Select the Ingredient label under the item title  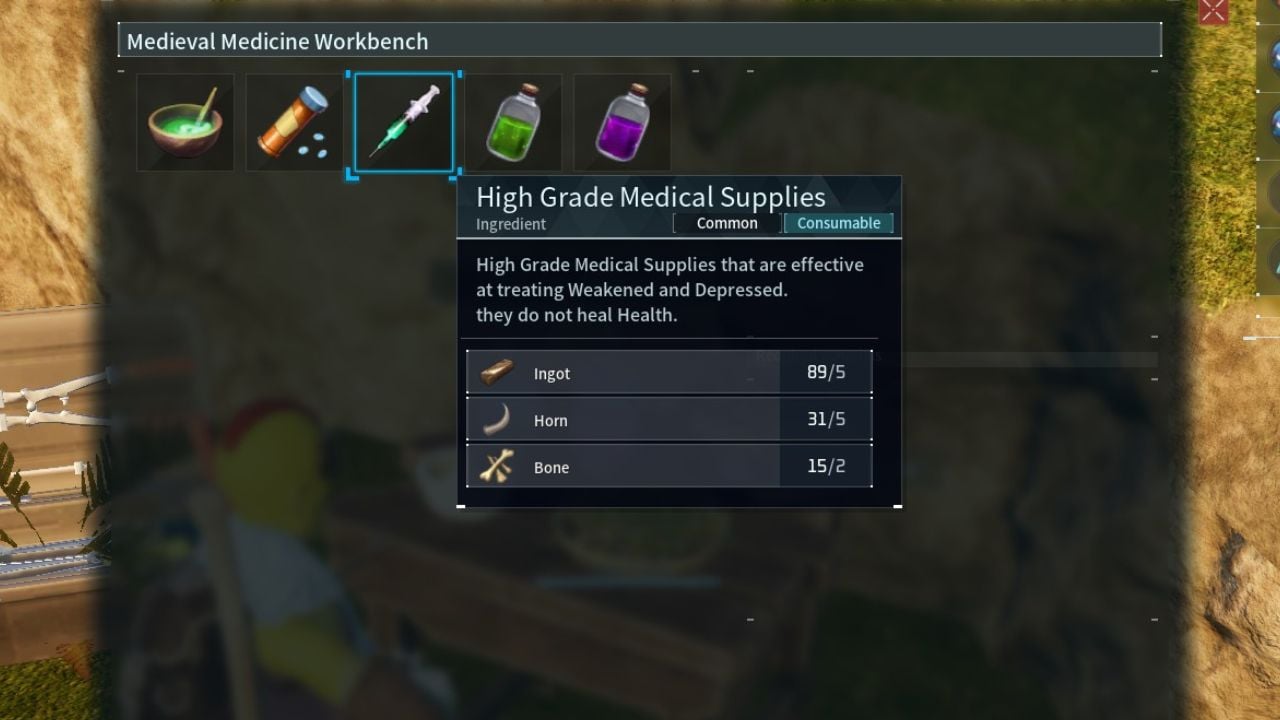(x=510, y=224)
